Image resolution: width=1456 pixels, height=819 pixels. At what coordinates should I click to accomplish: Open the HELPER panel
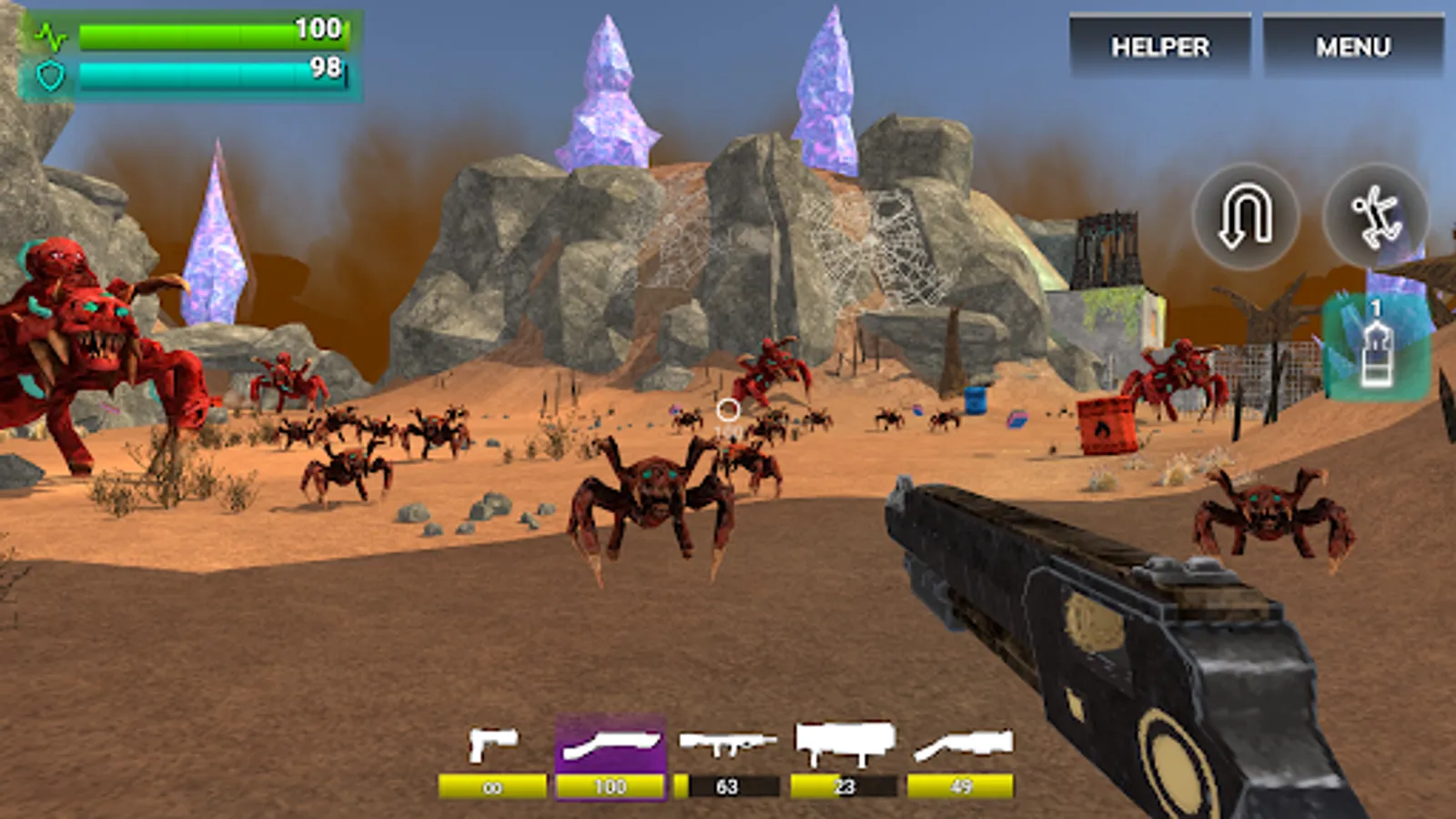pyautogui.click(x=1160, y=44)
